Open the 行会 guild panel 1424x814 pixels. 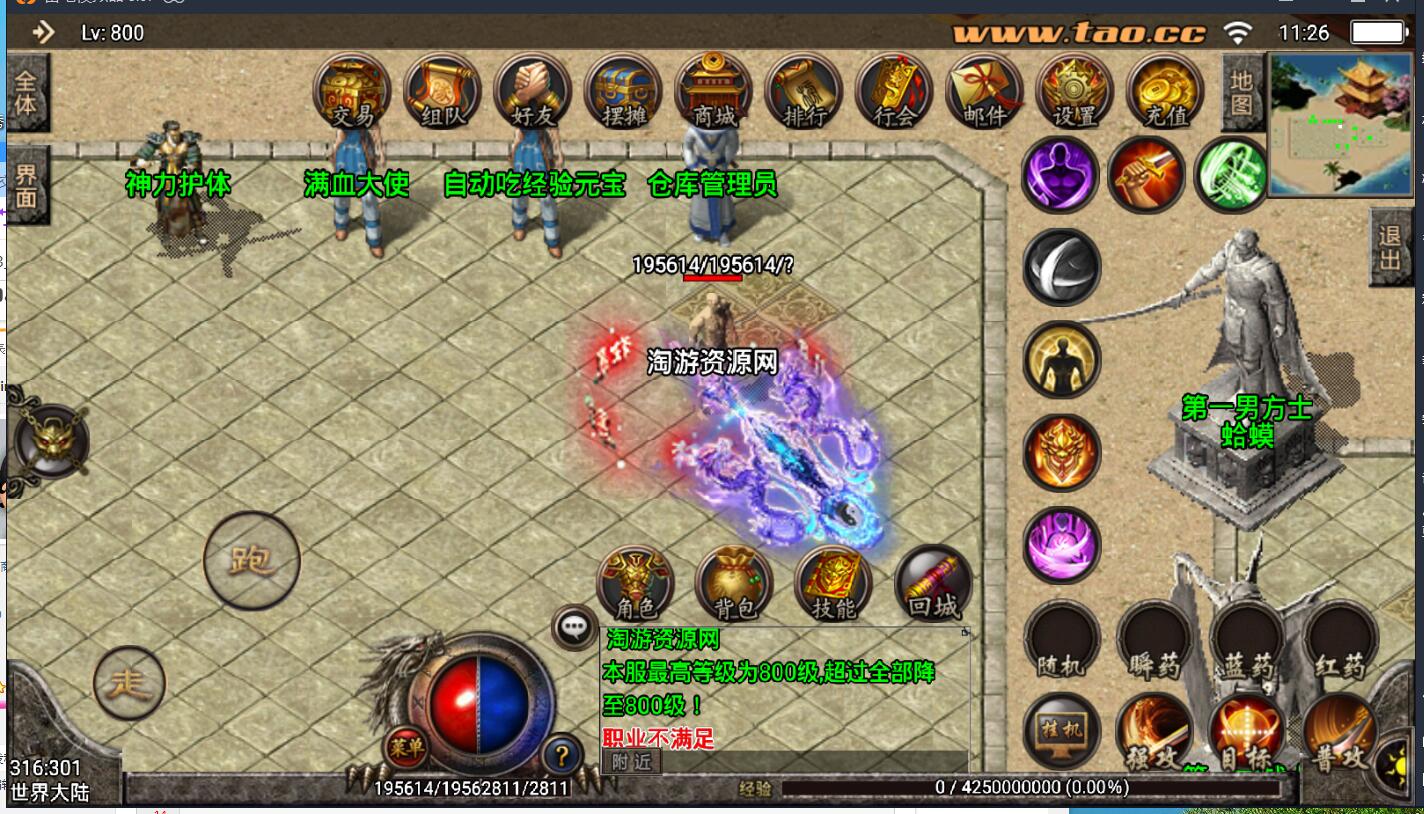click(894, 92)
